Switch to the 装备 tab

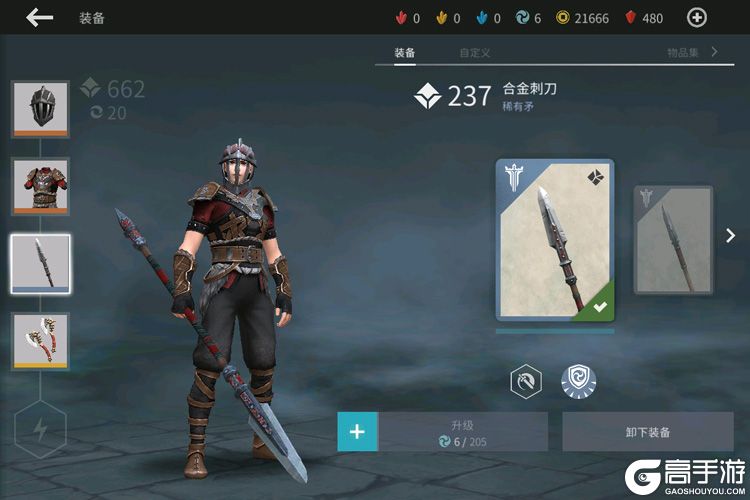click(405, 52)
